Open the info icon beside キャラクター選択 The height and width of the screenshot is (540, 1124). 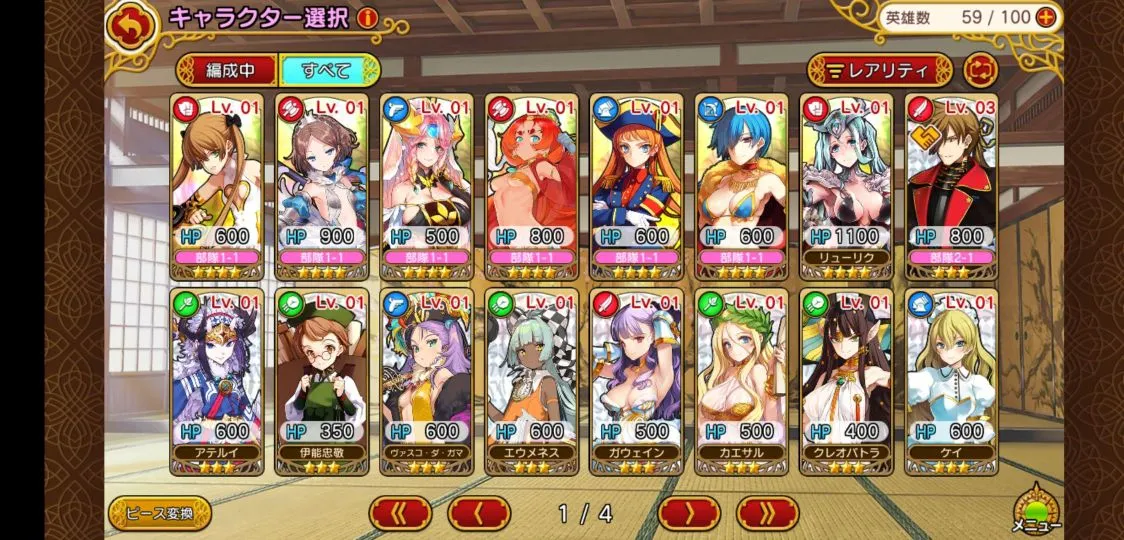click(x=367, y=18)
